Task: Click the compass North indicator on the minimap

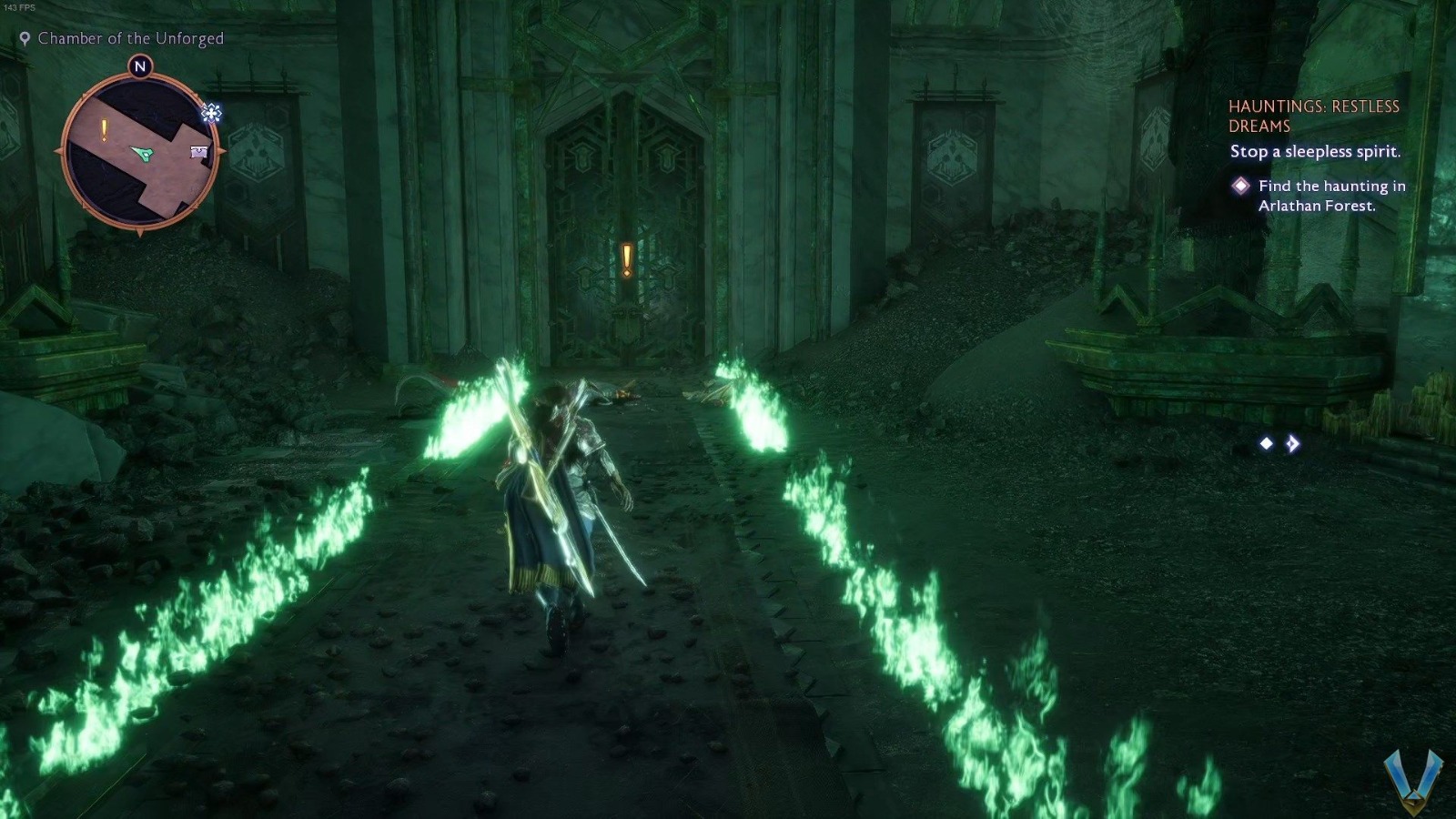Action: pyautogui.click(x=141, y=66)
